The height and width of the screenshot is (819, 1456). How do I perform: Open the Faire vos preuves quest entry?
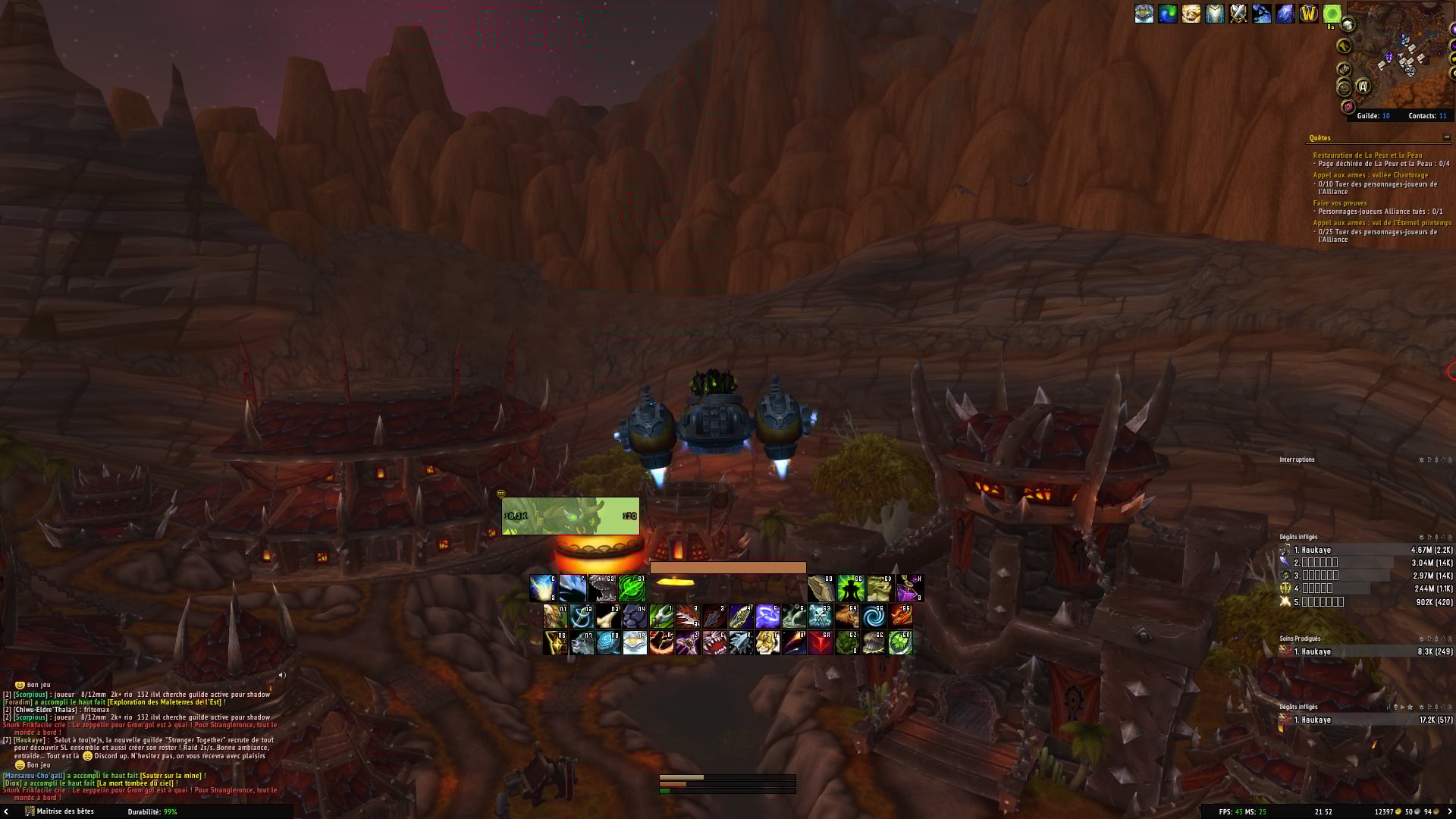[1340, 203]
